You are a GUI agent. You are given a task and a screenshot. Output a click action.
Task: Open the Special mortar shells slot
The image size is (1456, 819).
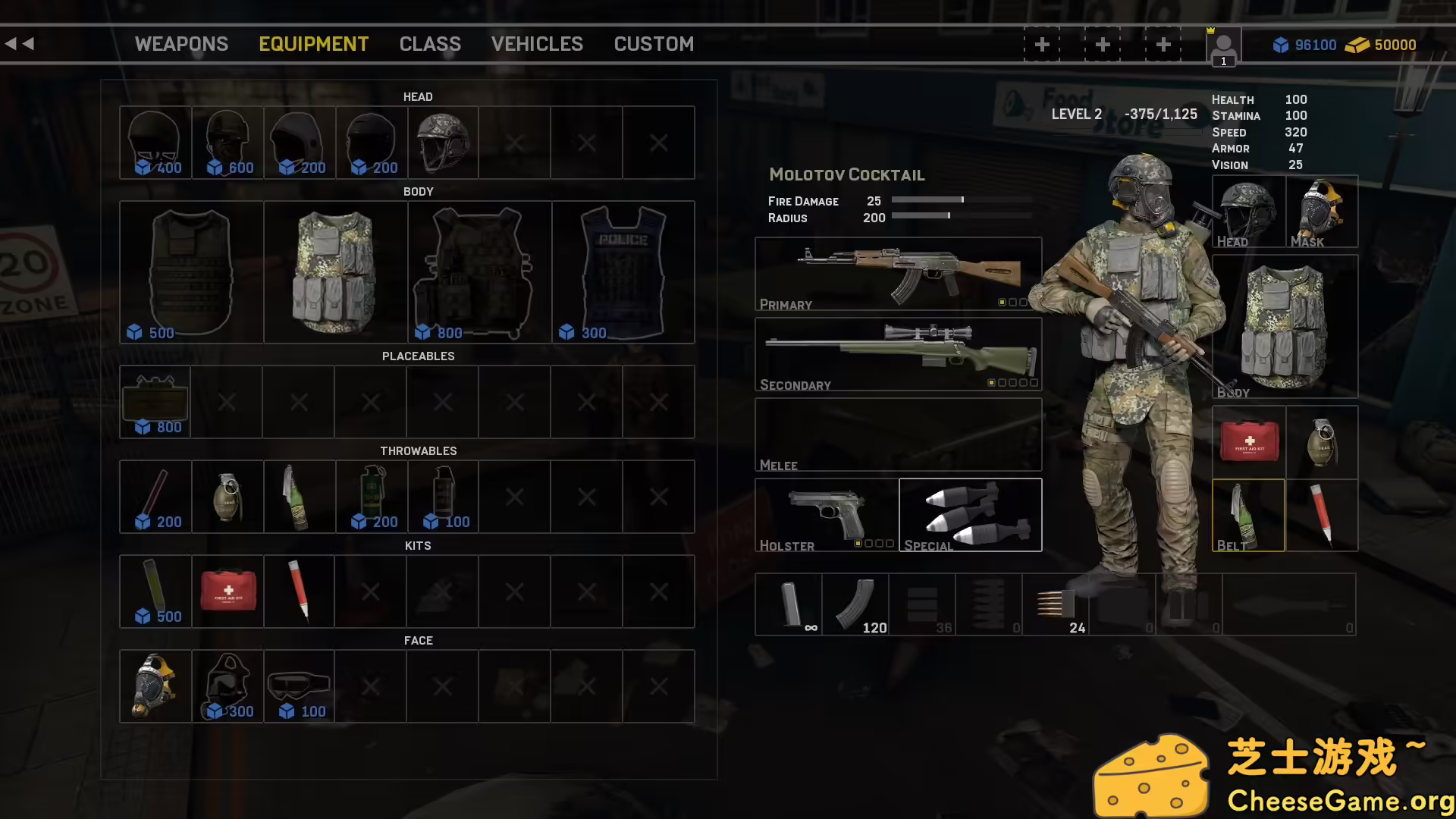970,514
